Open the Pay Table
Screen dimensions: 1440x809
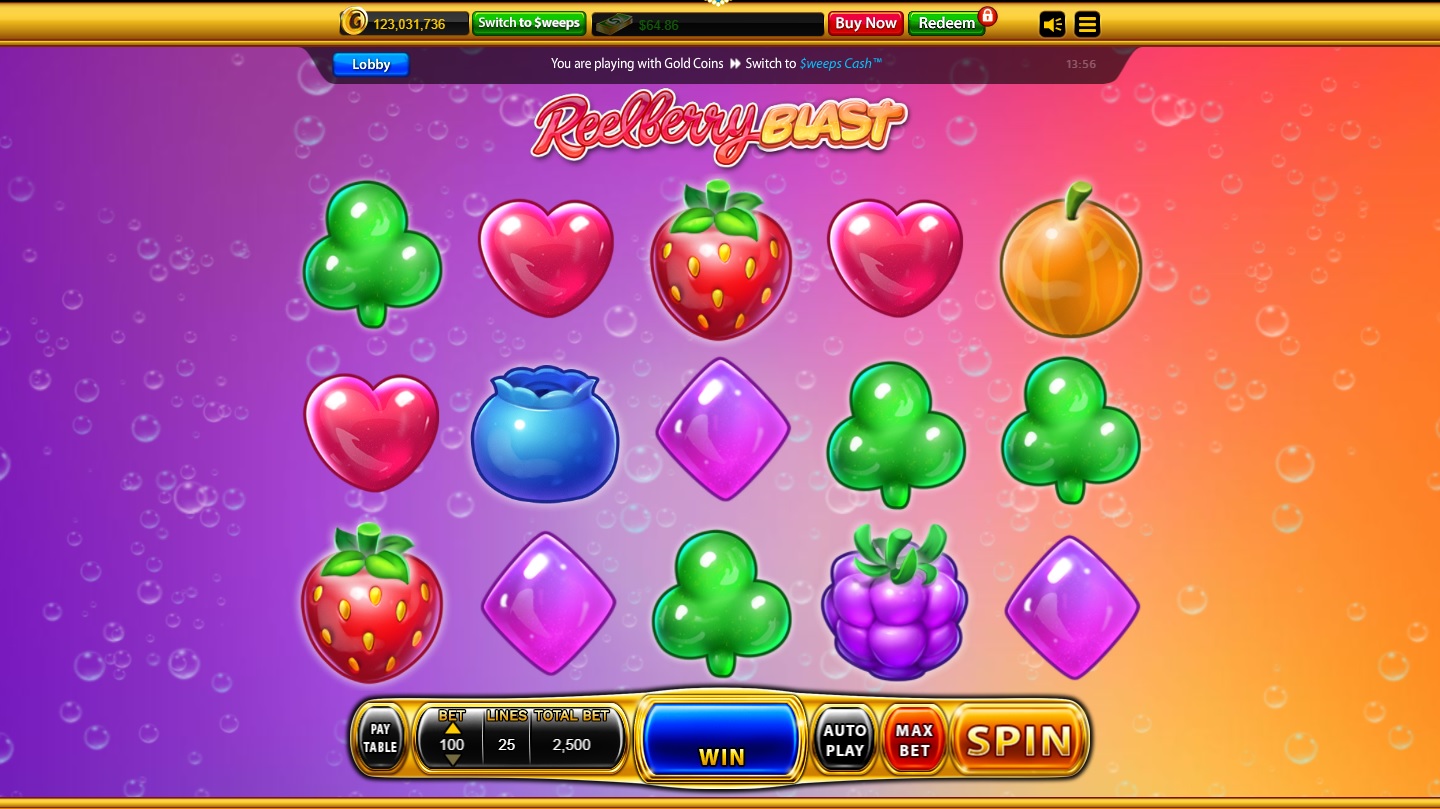click(x=381, y=738)
